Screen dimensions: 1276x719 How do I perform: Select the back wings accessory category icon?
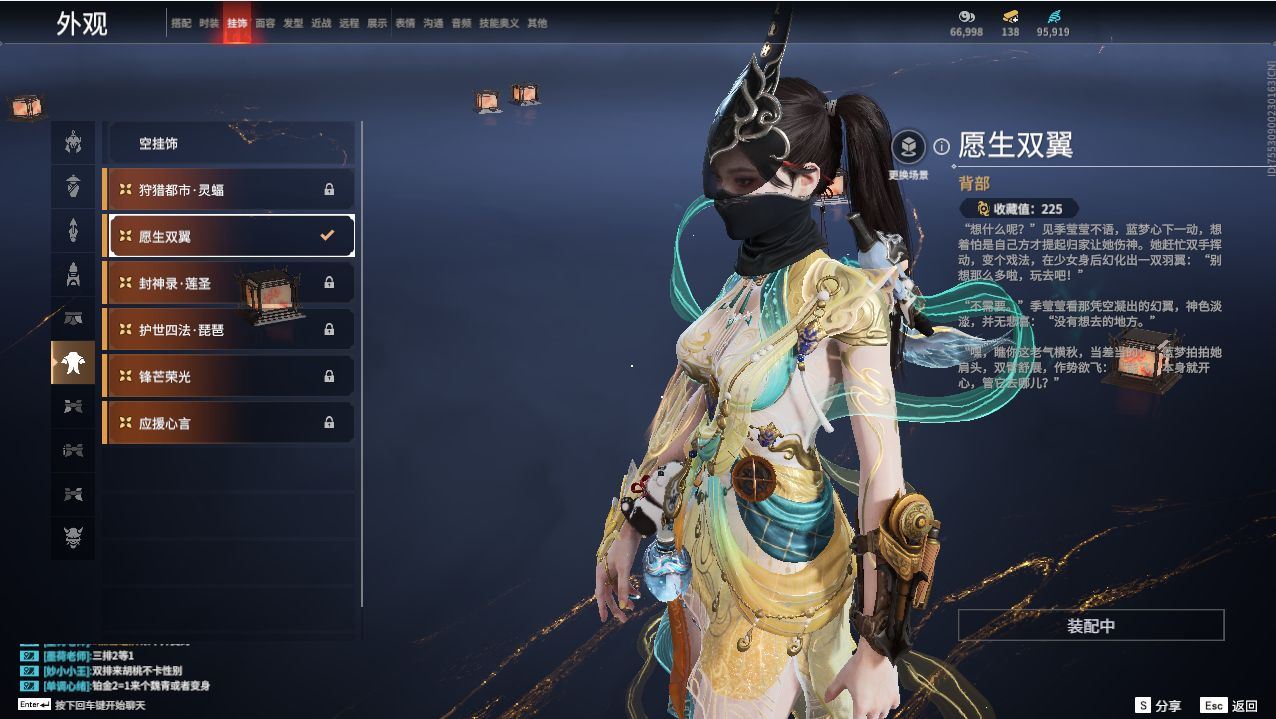(x=73, y=362)
